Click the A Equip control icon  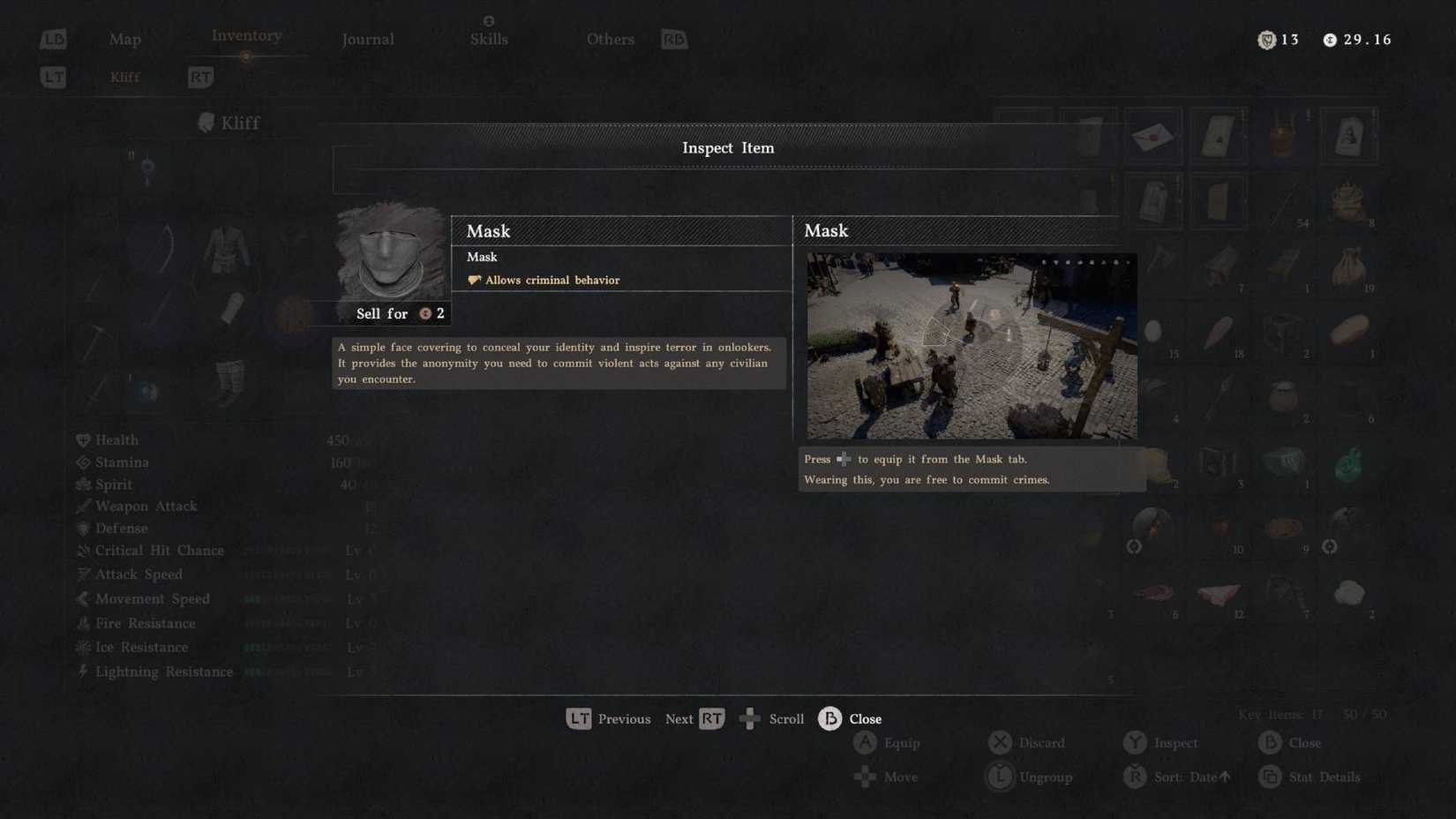[866, 742]
